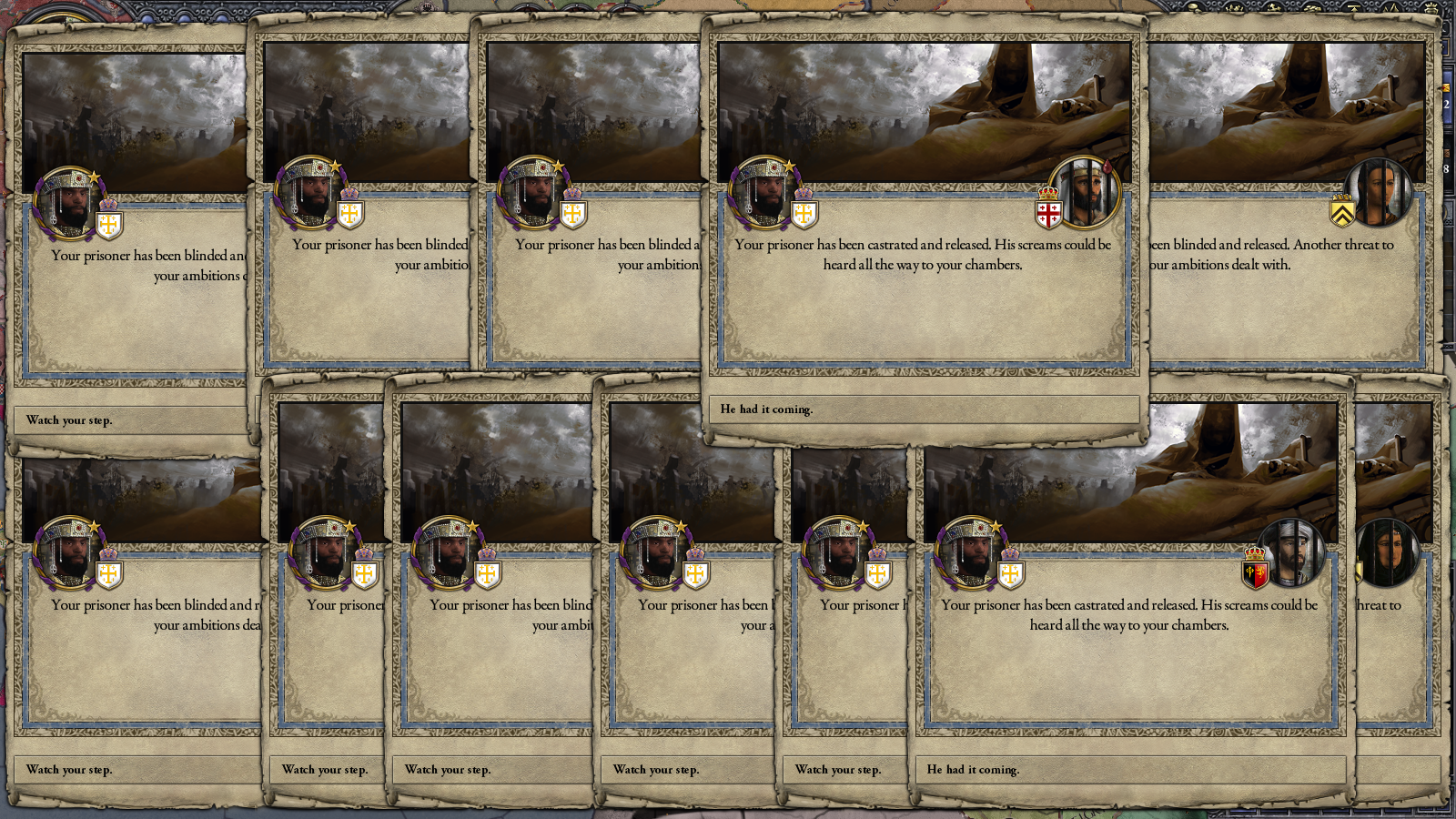Screen dimensions: 1456x819
Task: Open the caged prisoner portrait beside red-black shield
Action: pos(1290,553)
